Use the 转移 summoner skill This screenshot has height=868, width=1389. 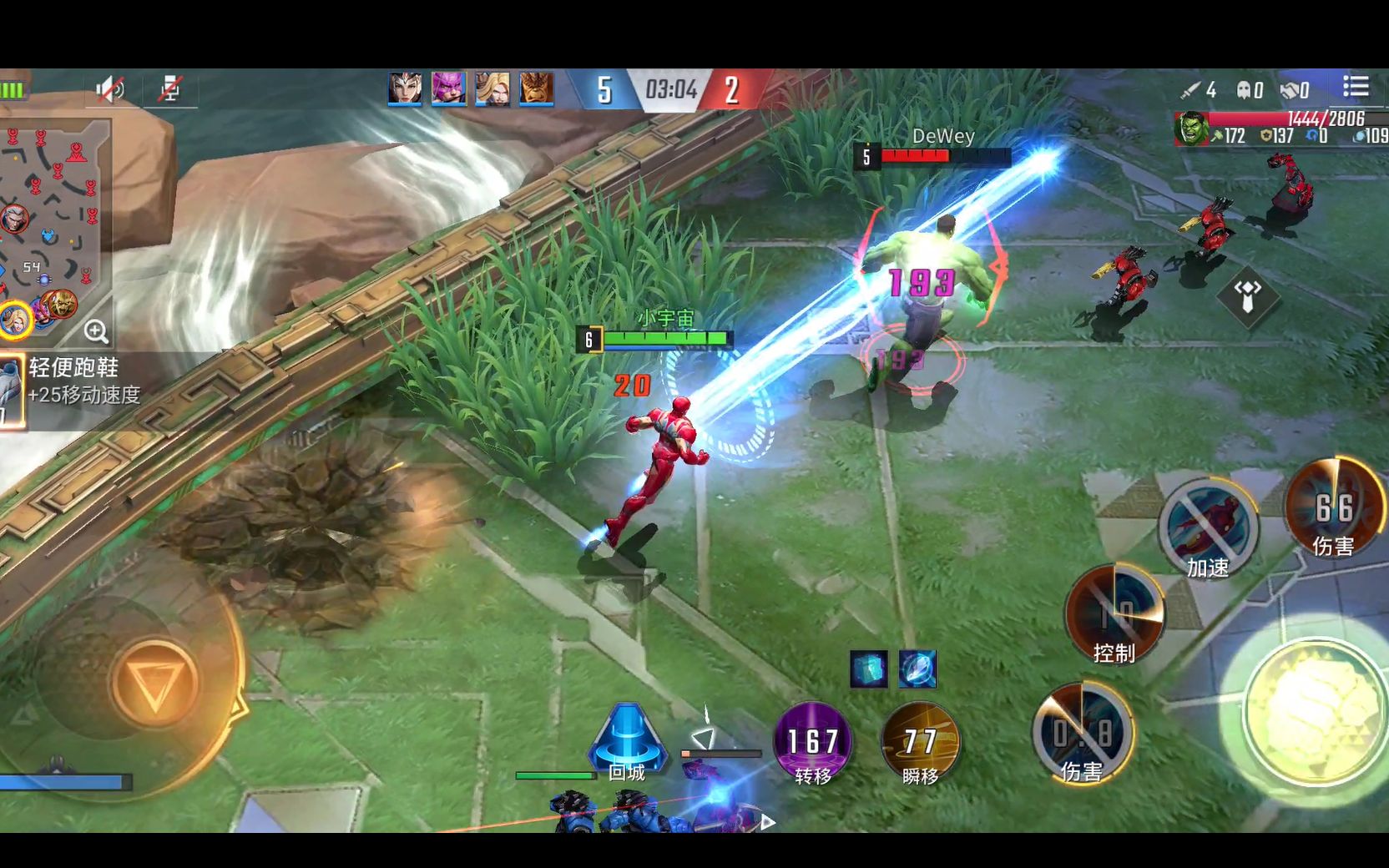point(812,742)
